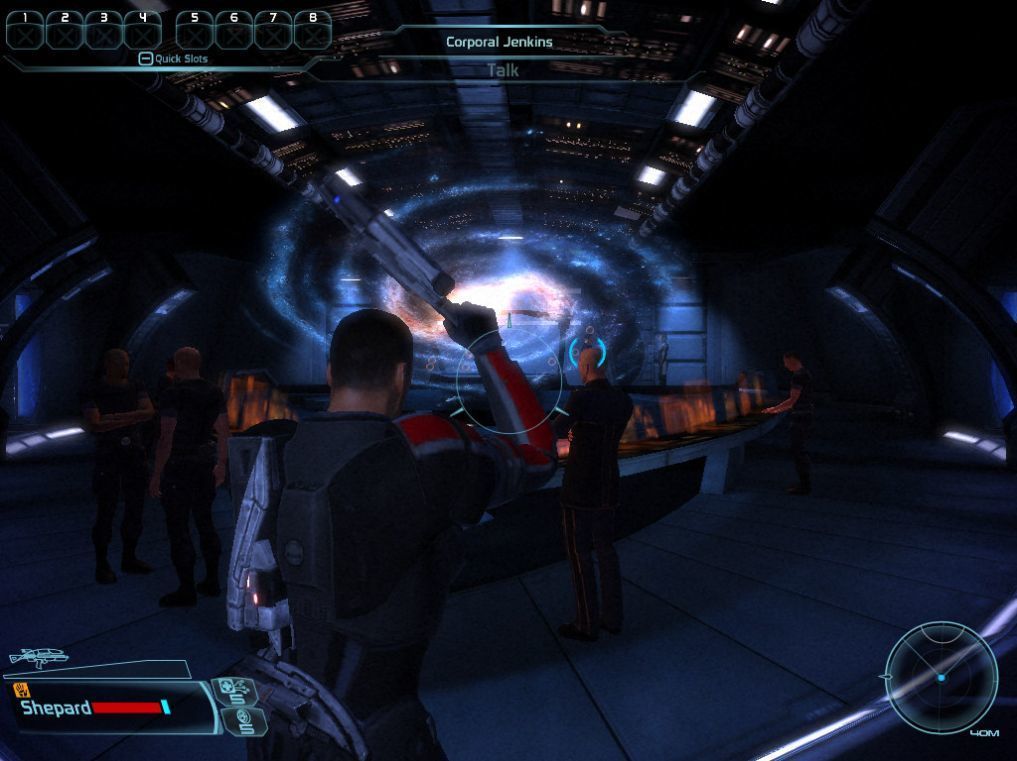Image resolution: width=1017 pixels, height=761 pixels.
Task: Click the orange Shepard class icon
Action: [21, 690]
